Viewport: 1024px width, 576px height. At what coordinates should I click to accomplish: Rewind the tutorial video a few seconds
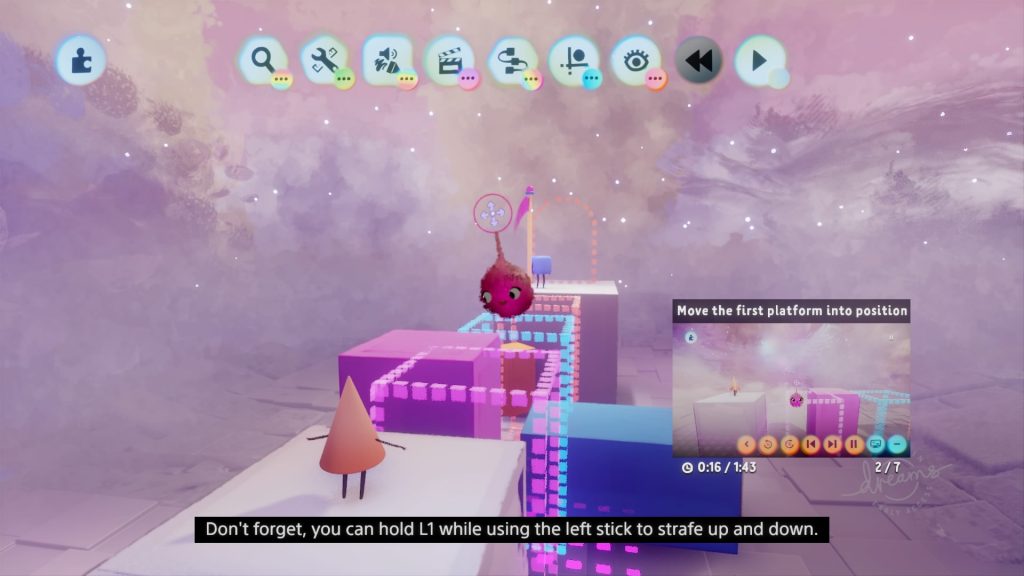pyautogui.click(x=768, y=444)
